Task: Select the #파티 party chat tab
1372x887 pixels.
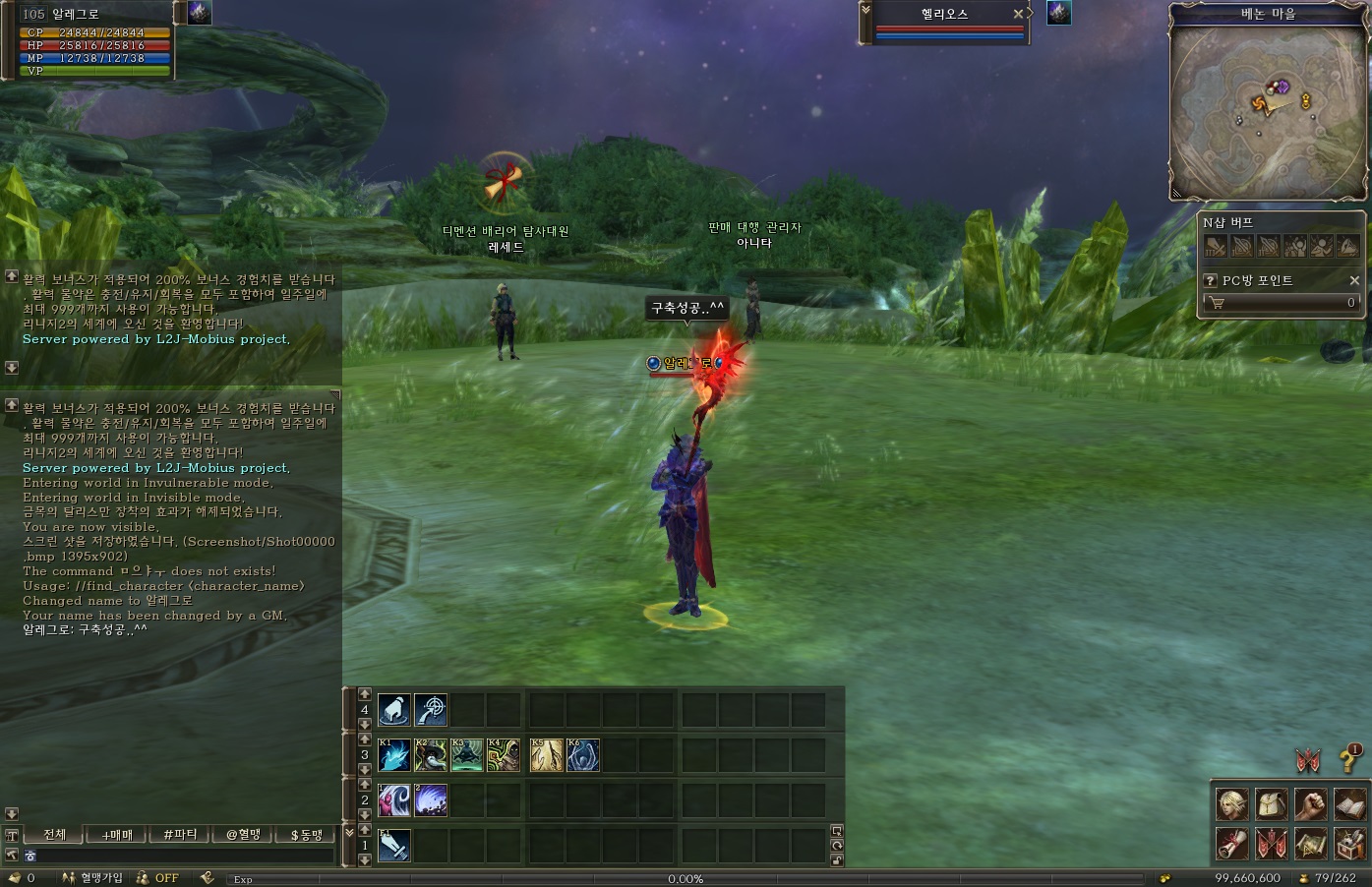Action: point(180,835)
